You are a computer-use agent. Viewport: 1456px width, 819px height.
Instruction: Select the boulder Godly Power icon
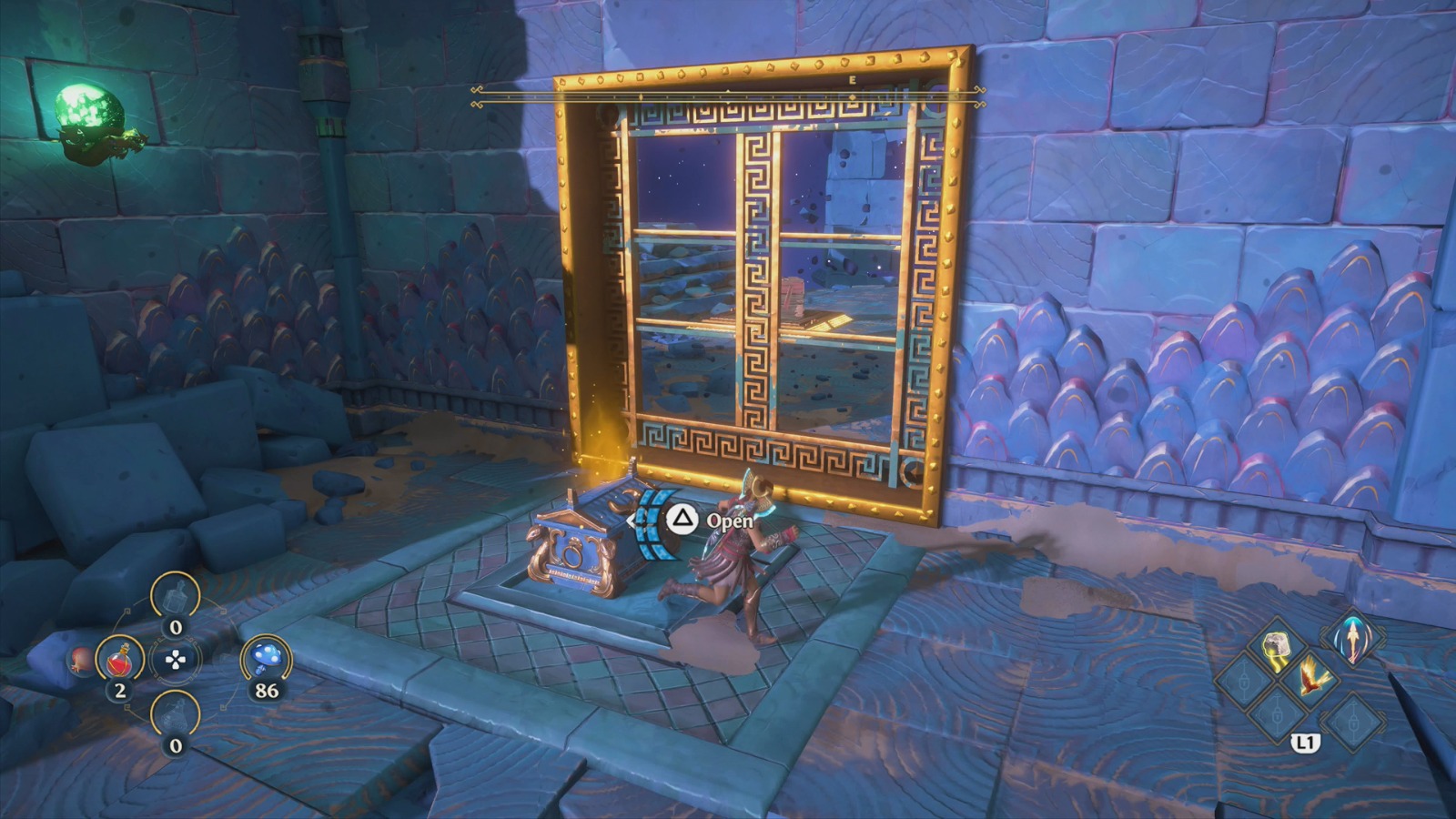pyautogui.click(x=1277, y=648)
